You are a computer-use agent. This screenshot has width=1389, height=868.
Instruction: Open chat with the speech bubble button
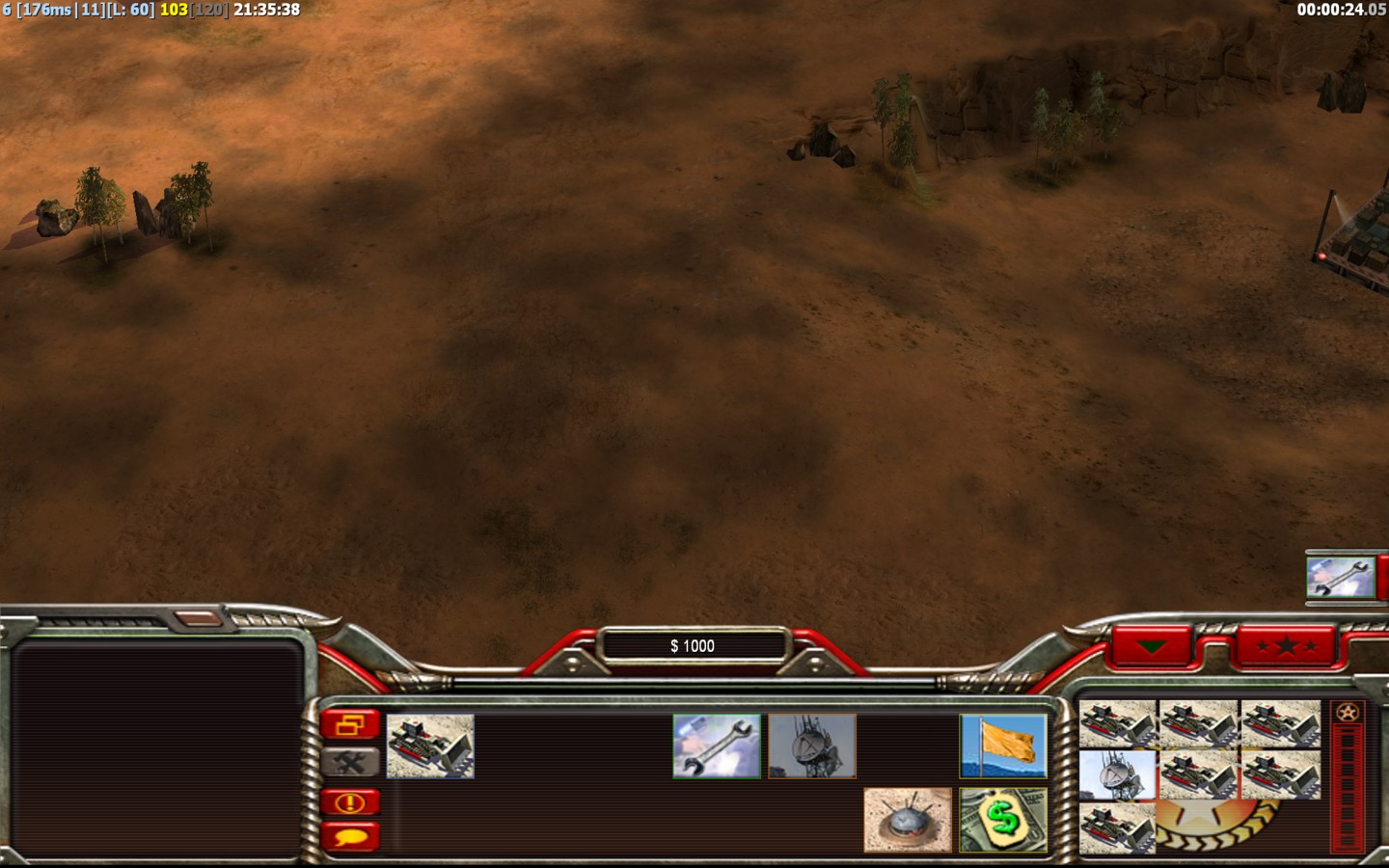[350, 837]
